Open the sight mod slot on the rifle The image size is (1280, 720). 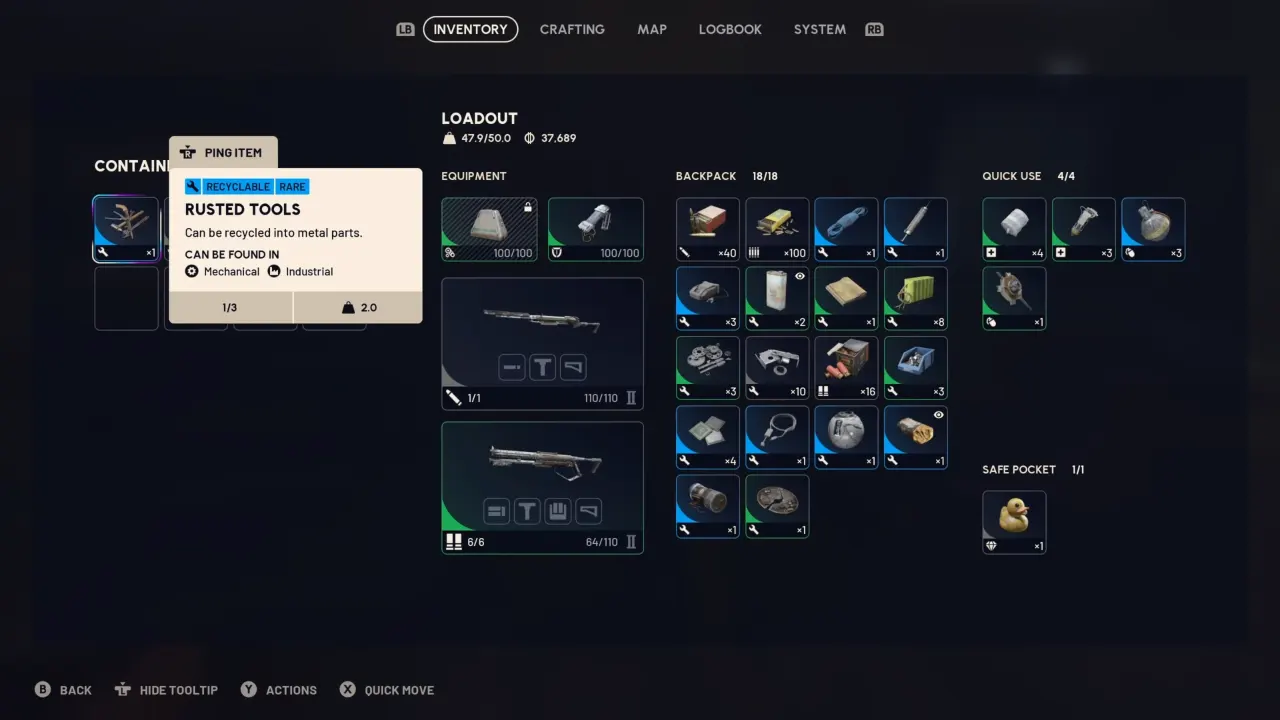pos(542,367)
